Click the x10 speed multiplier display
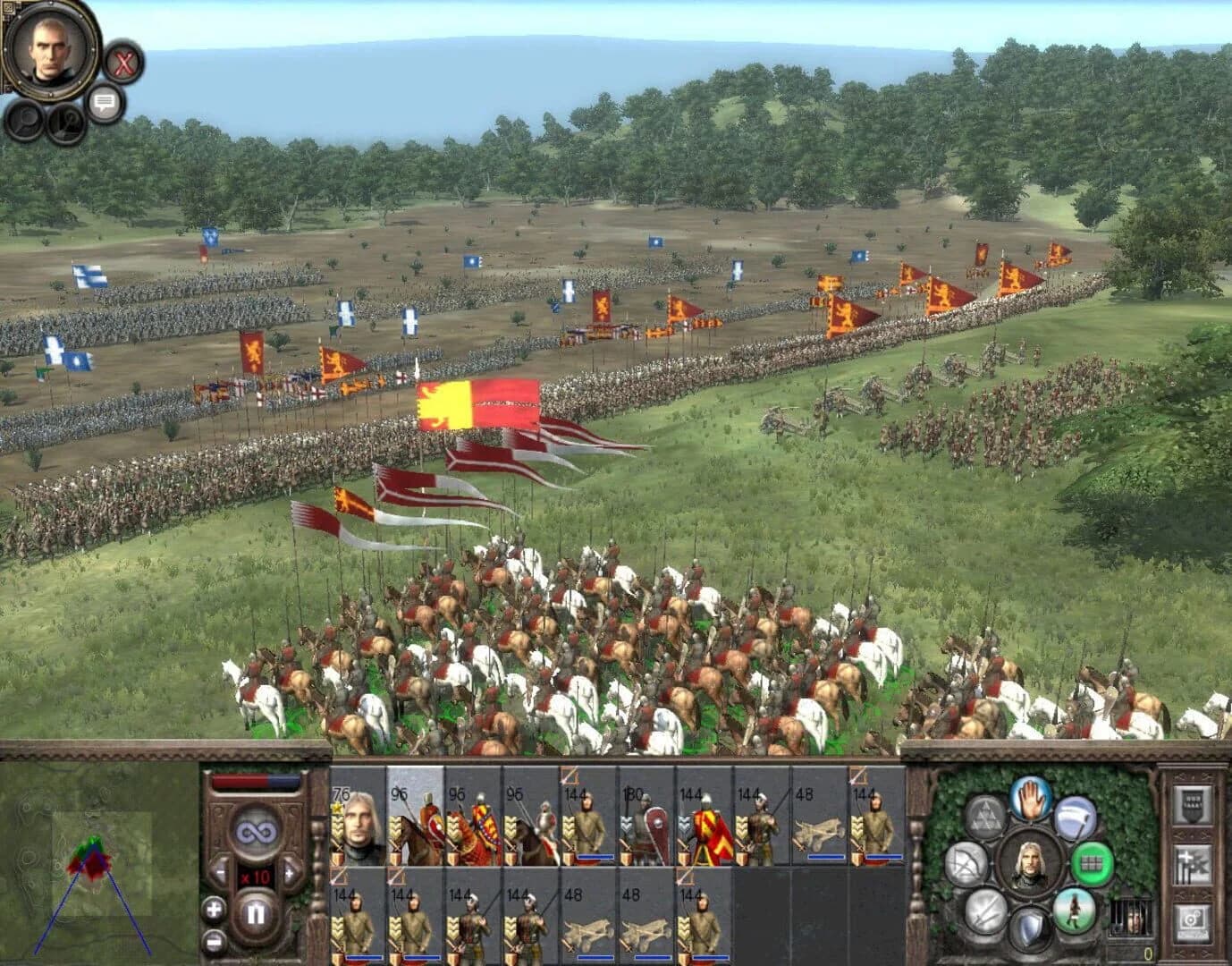The width and height of the screenshot is (1232, 966). point(254,876)
